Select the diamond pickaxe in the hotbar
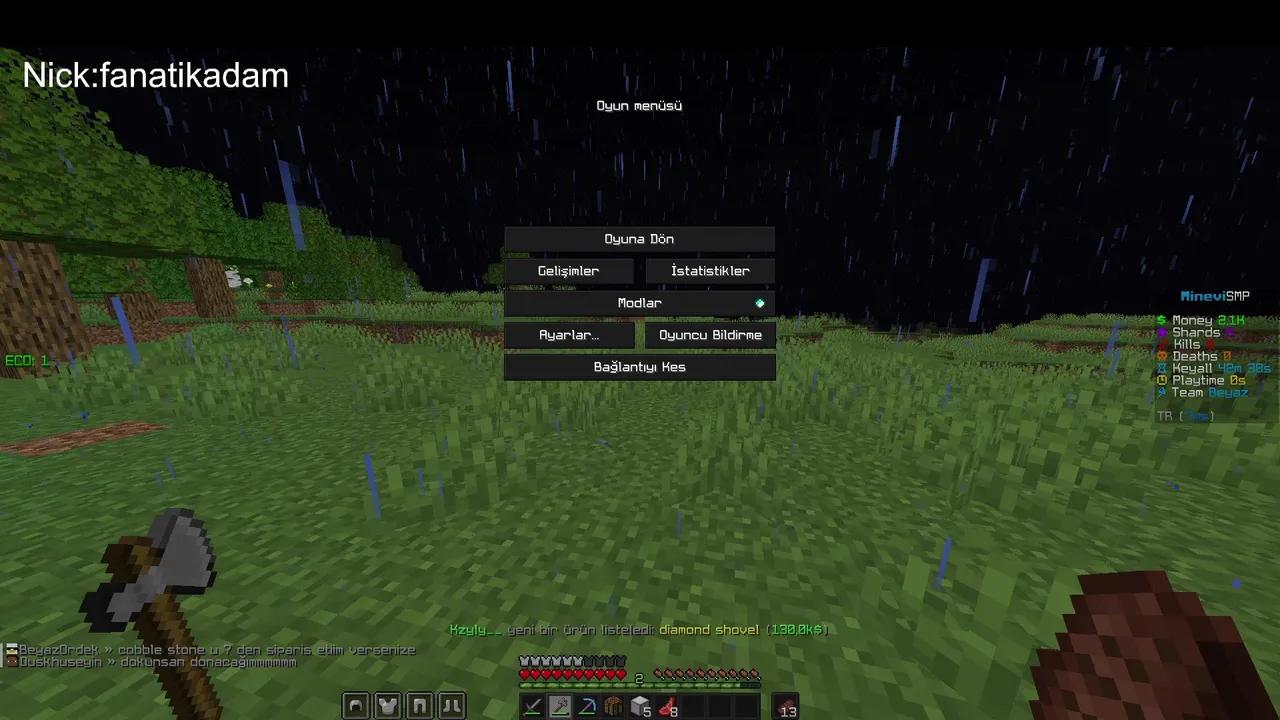 pyautogui.click(x=587, y=706)
